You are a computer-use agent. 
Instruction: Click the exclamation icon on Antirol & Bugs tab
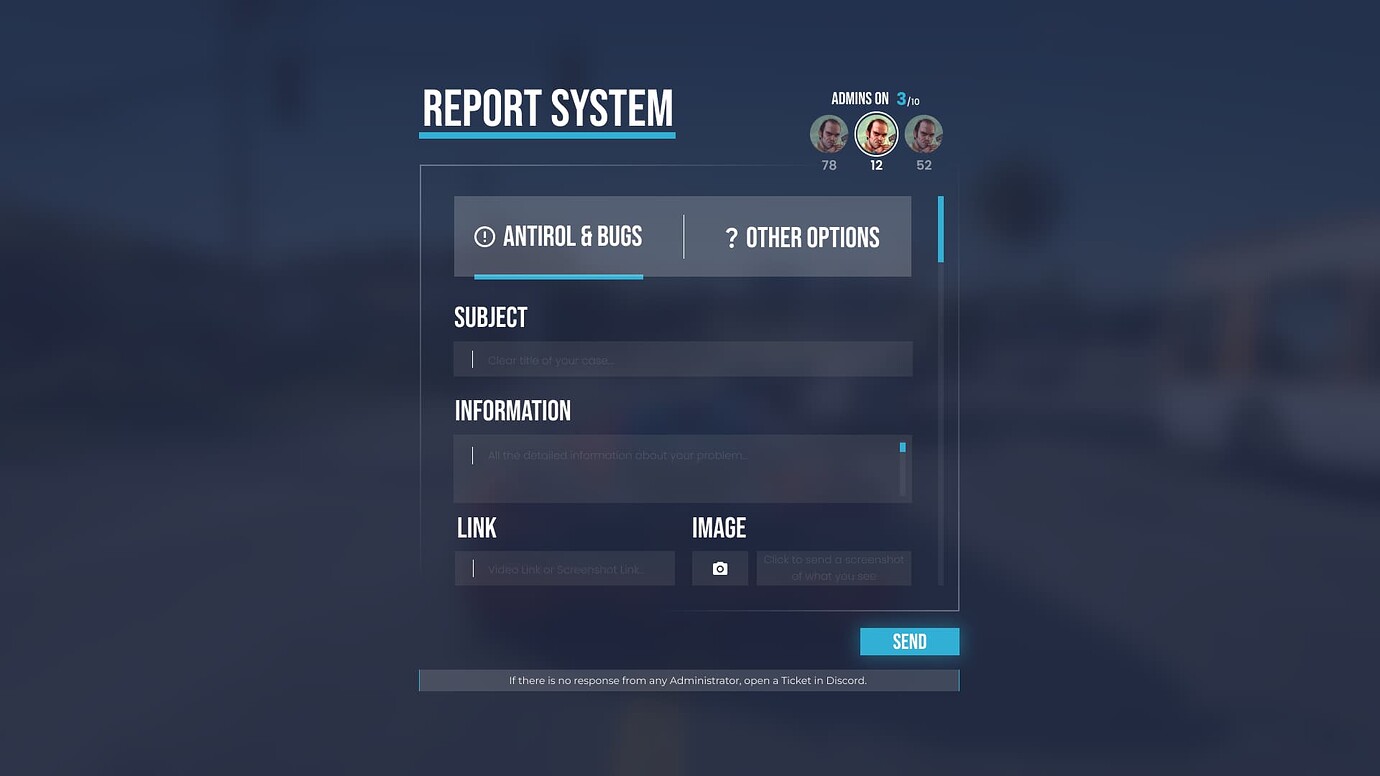click(484, 236)
